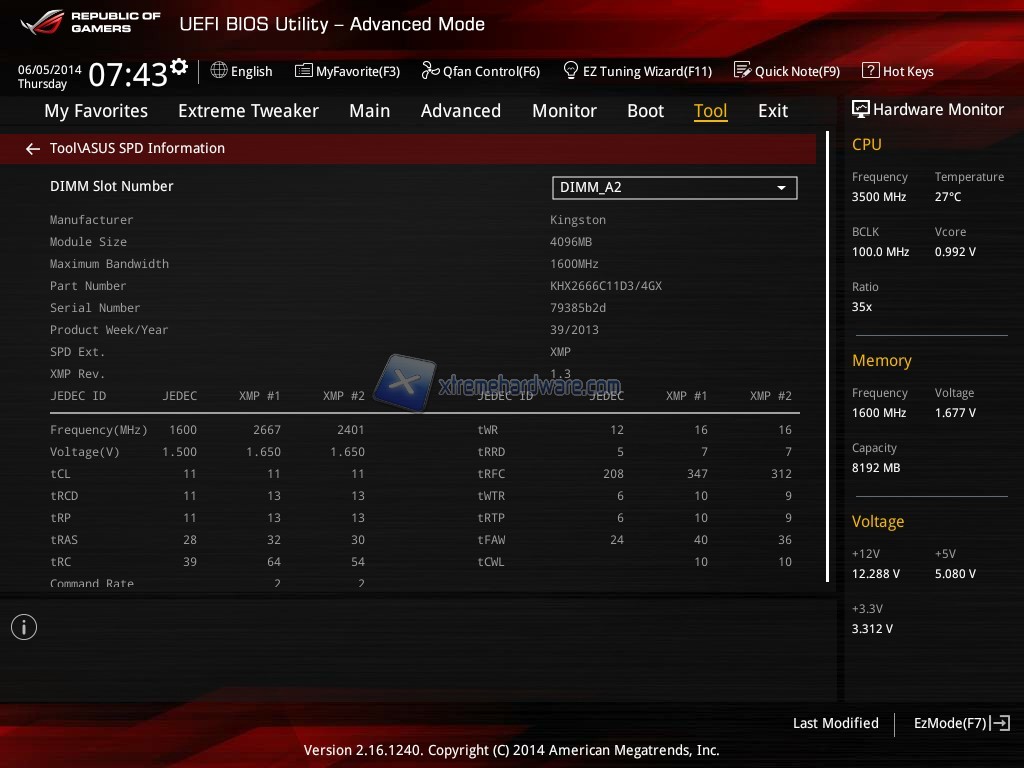Open MyFavorite(F3) in the top toolbar
The height and width of the screenshot is (768, 1024).
(x=347, y=71)
